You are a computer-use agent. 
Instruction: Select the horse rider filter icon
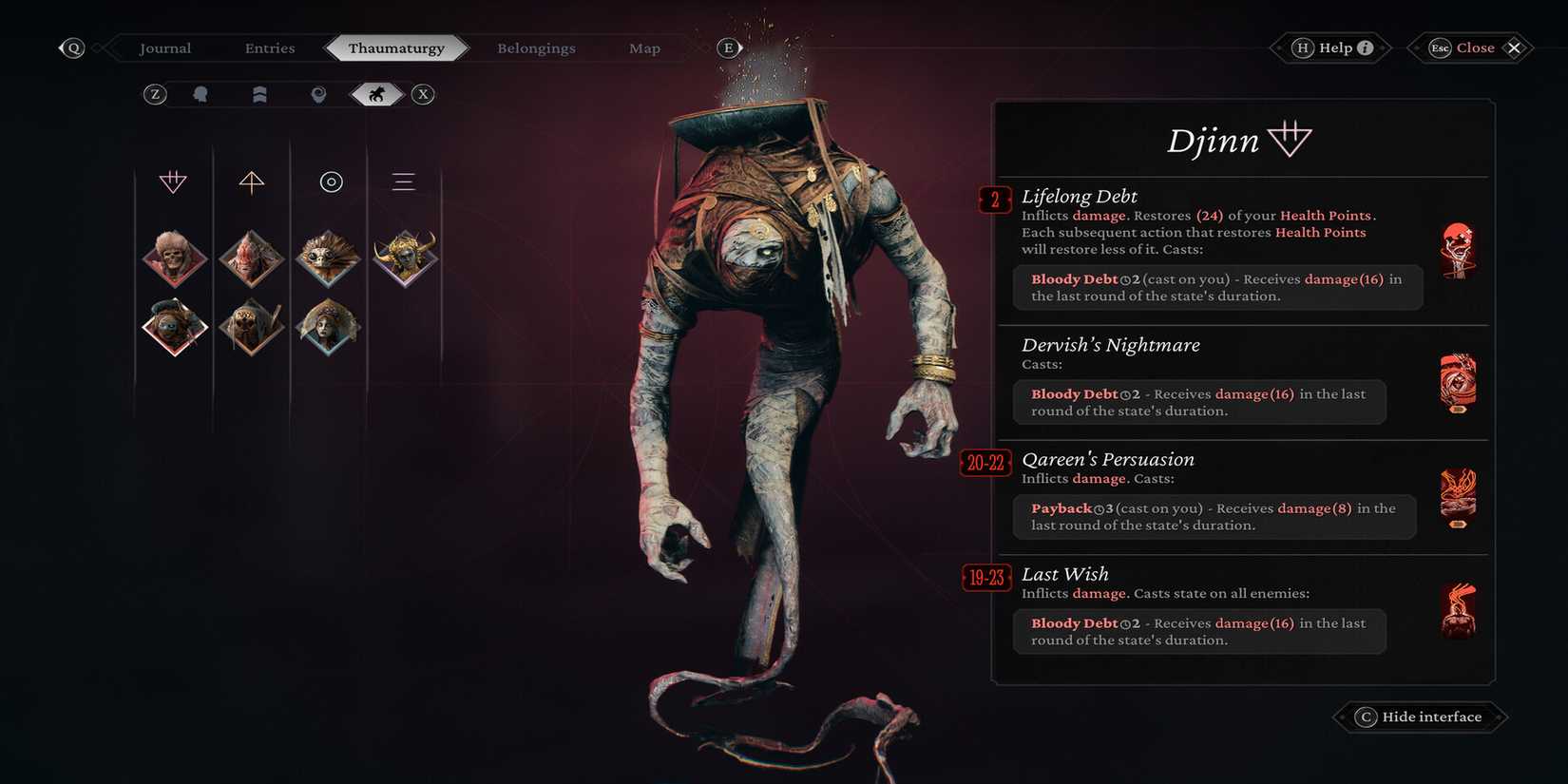pos(376,94)
